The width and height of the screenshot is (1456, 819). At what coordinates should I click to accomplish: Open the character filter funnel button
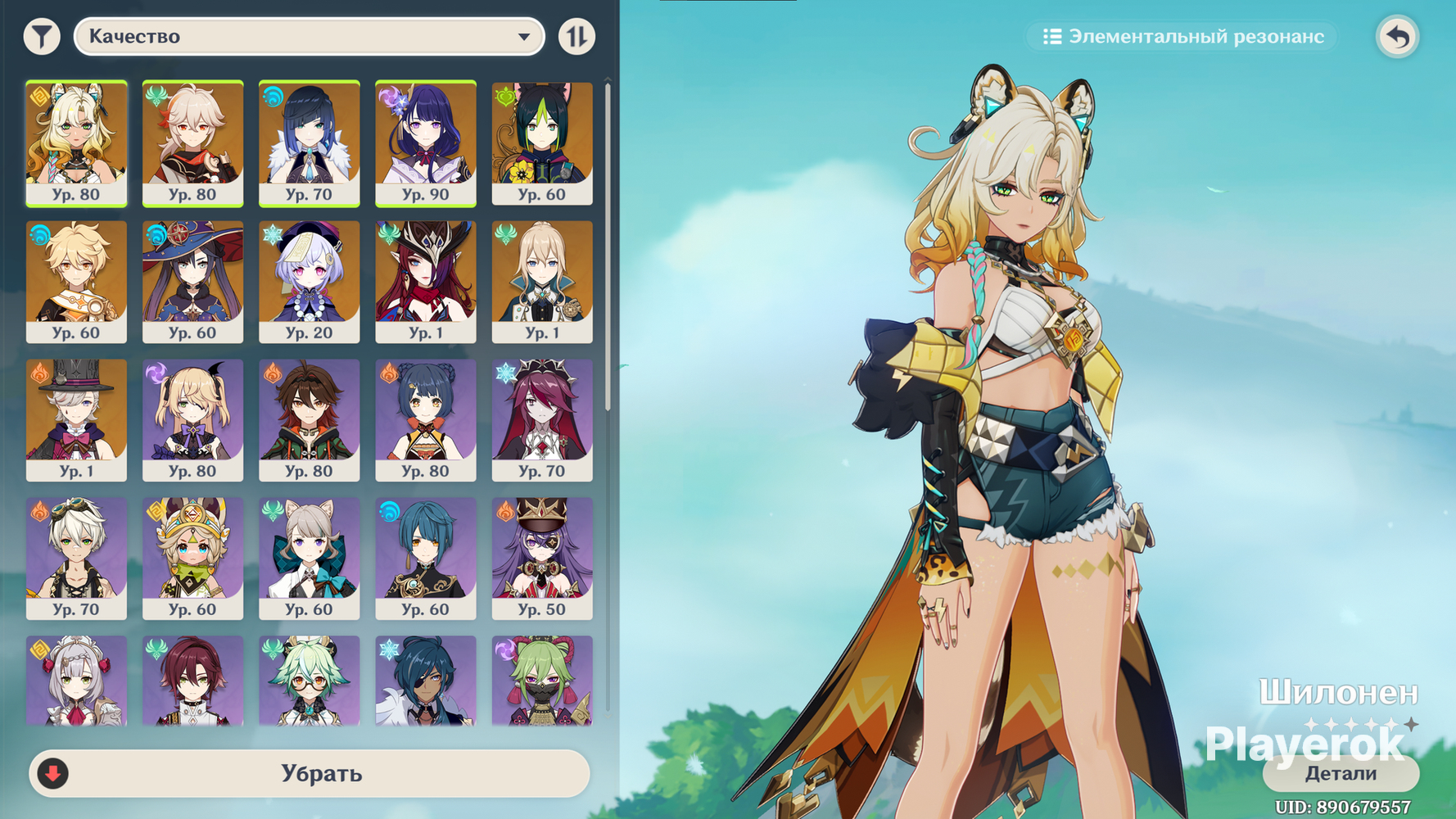[42, 37]
